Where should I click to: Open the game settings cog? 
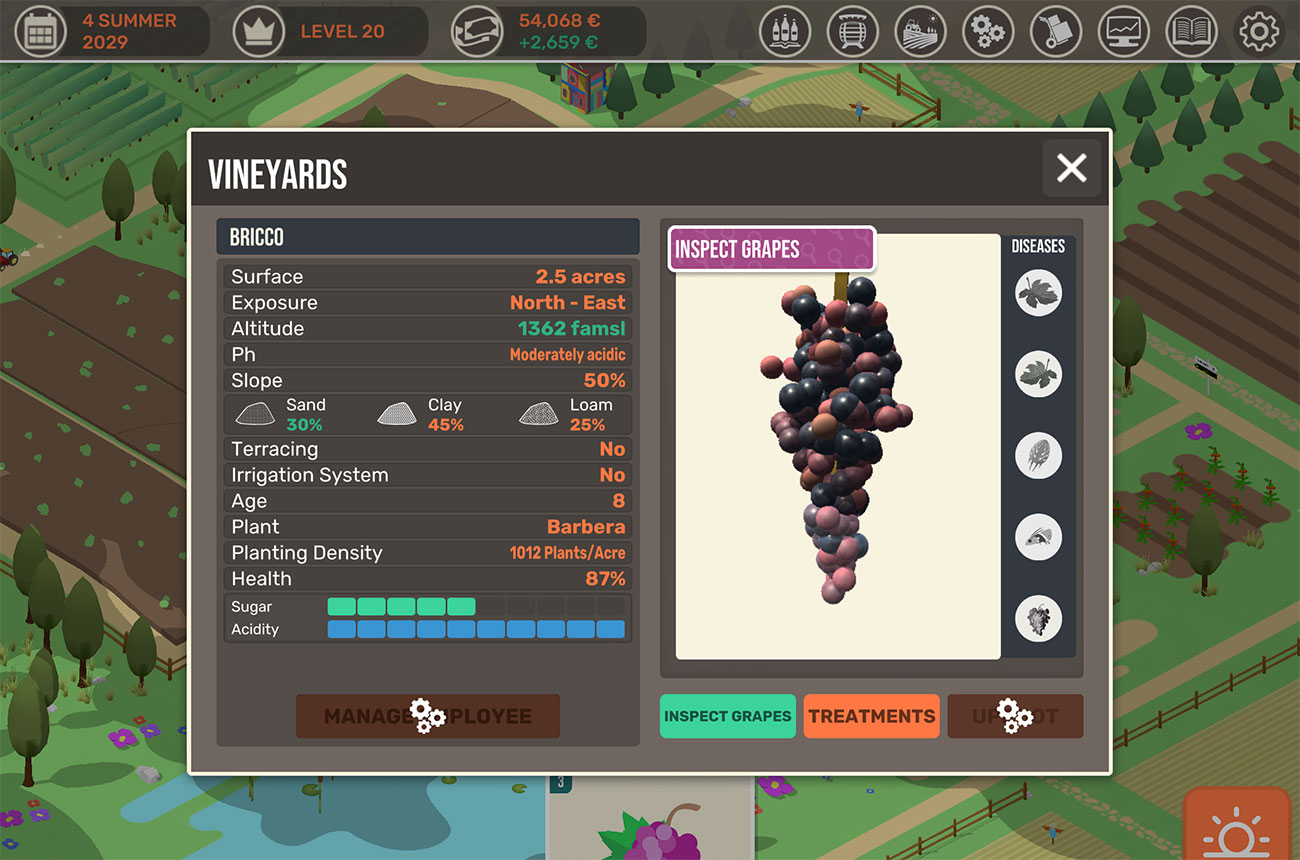[1259, 31]
